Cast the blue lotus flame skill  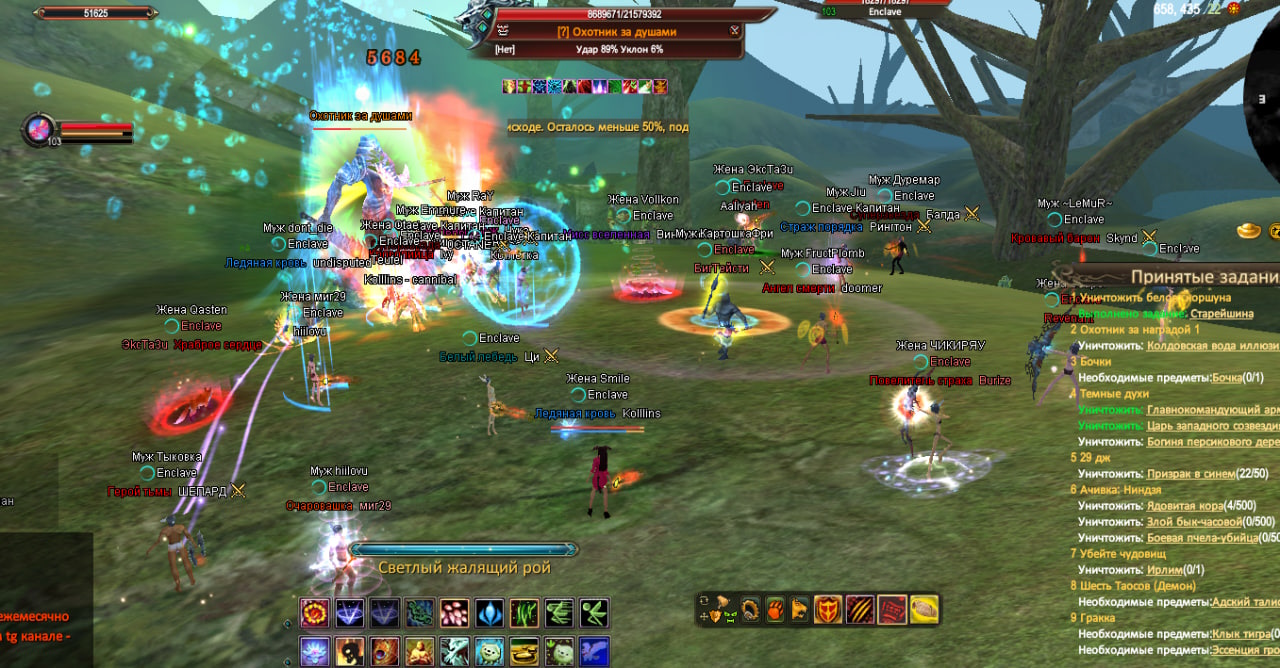(489, 612)
